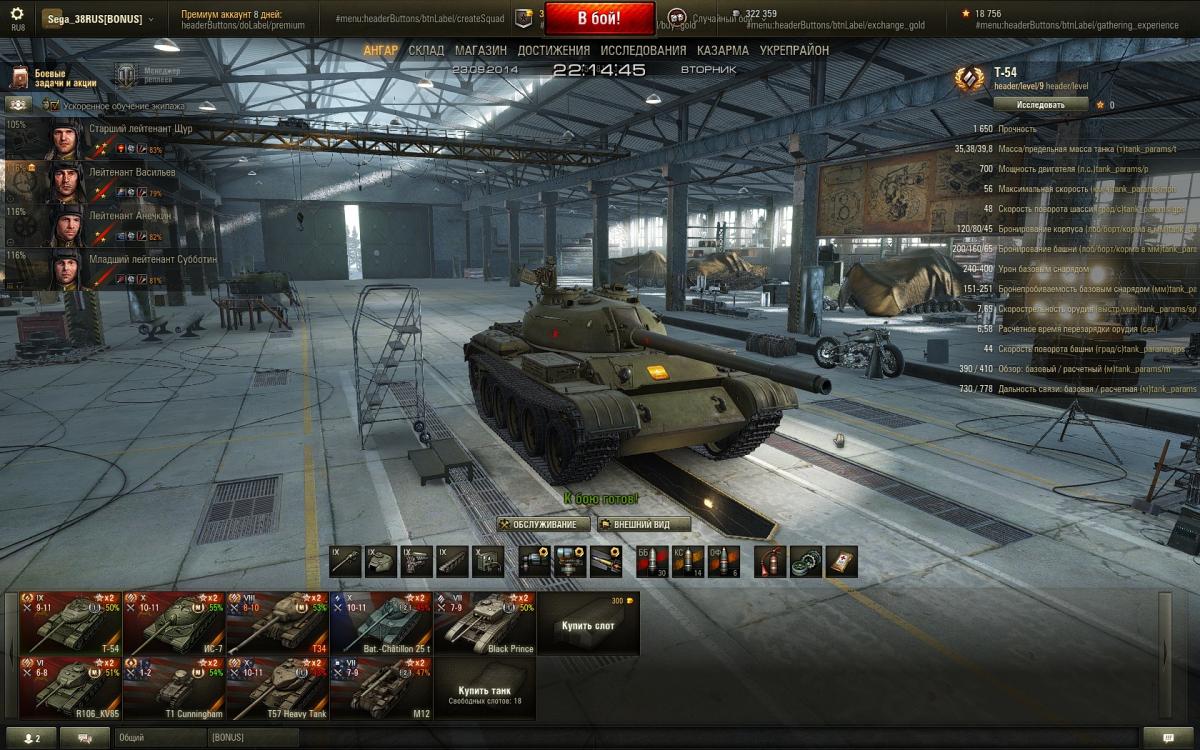Screen dimensions: 1200x750
Task: Click the Исследовать button for T-54
Action: [x=1039, y=104]
